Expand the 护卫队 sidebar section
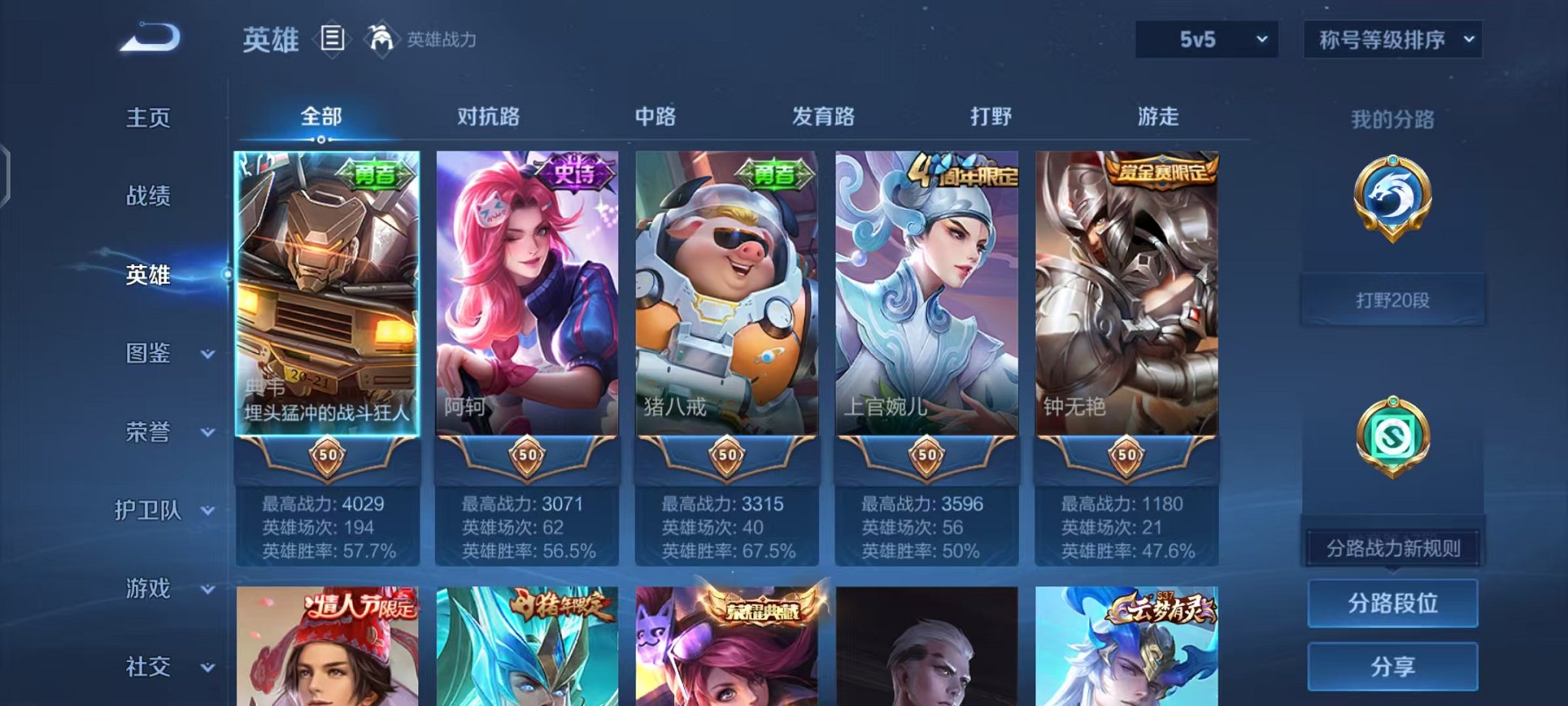This screenshot has width=1568, height=706. pyautogui.click(x=152, y=511)
